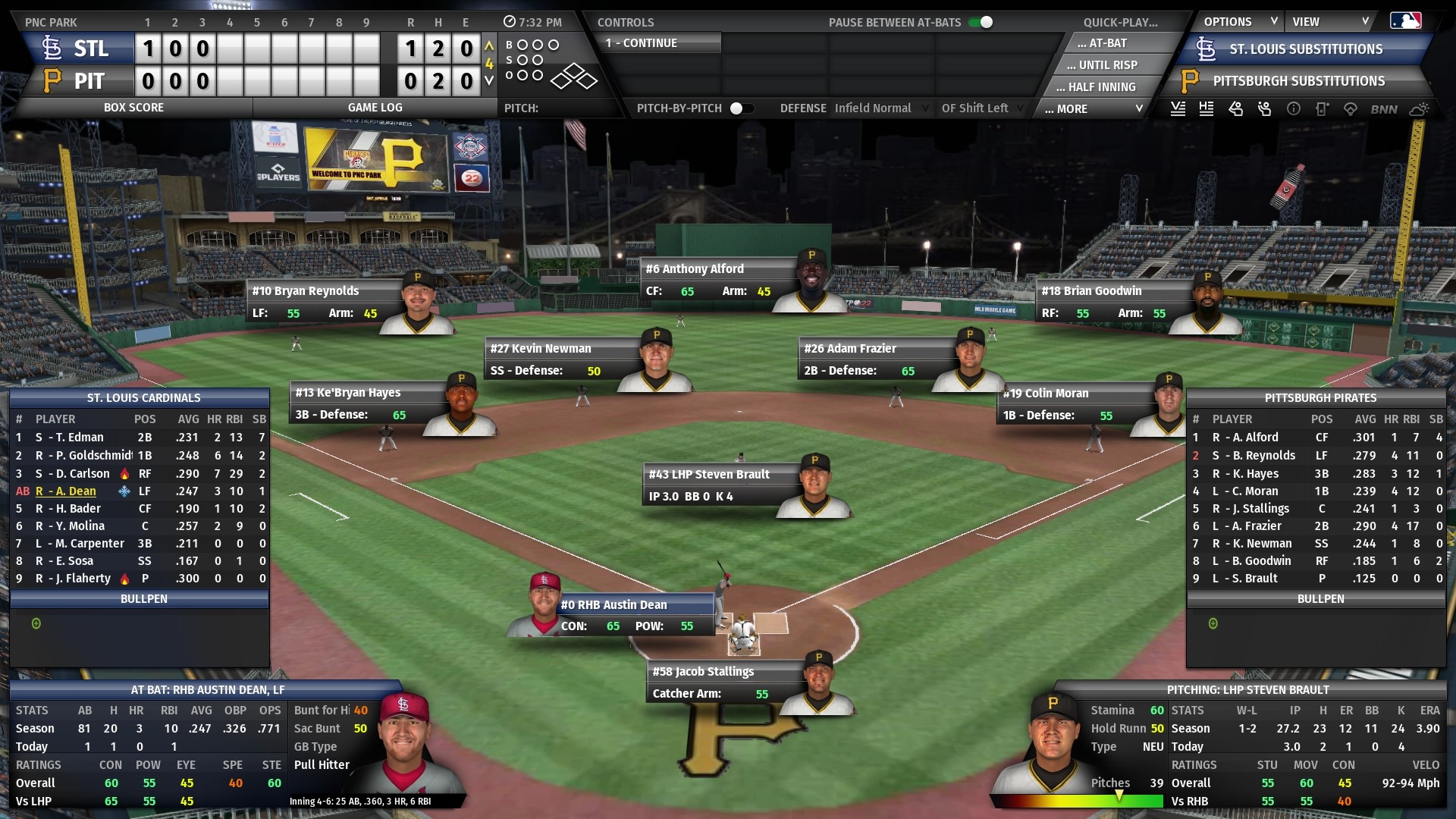Click the MLB logo in the top corner

pyautogui.click(x=1408, y=20)
